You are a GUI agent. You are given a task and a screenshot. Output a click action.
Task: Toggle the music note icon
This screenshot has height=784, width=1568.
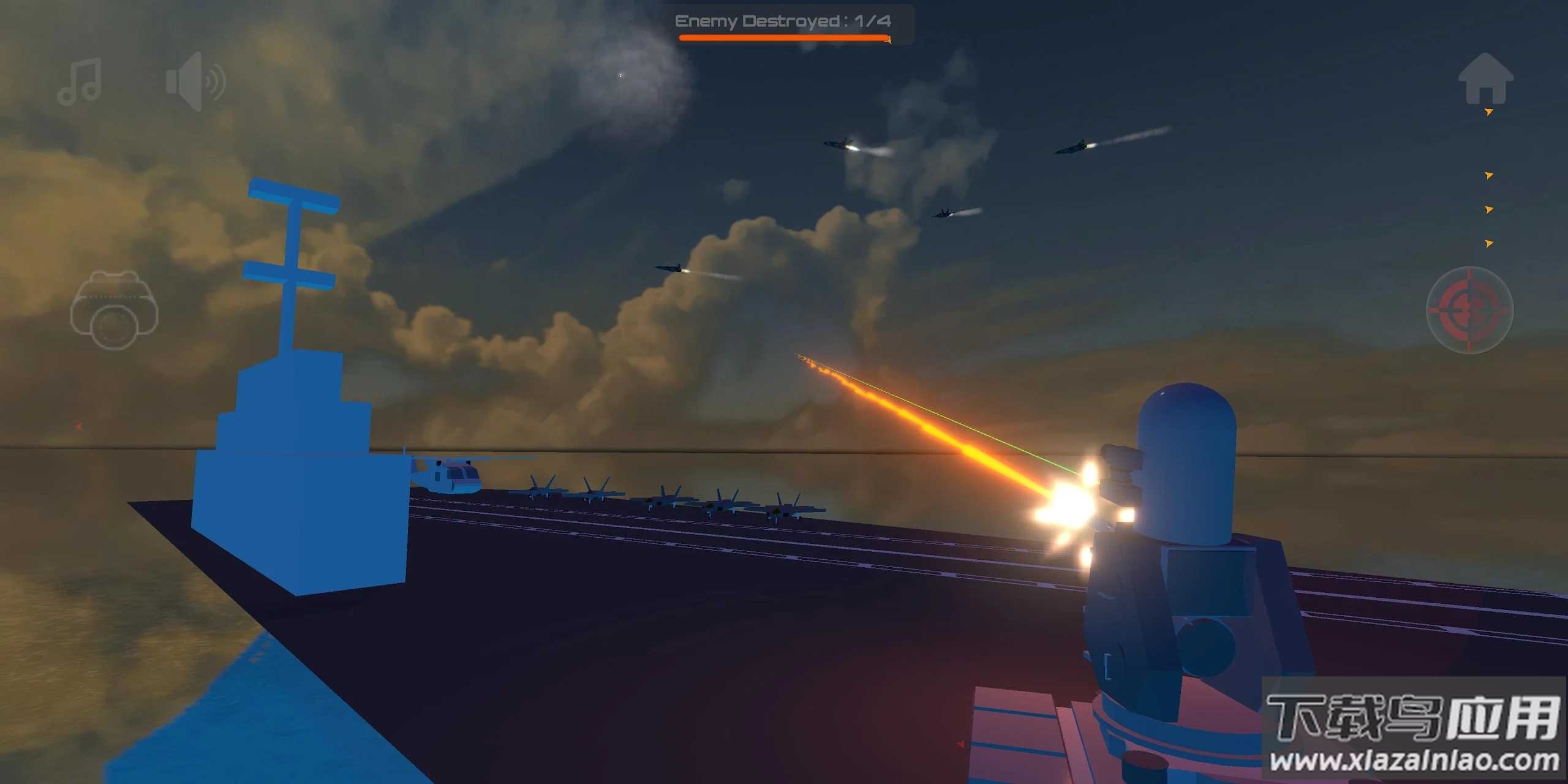click(x=80, y=82)
